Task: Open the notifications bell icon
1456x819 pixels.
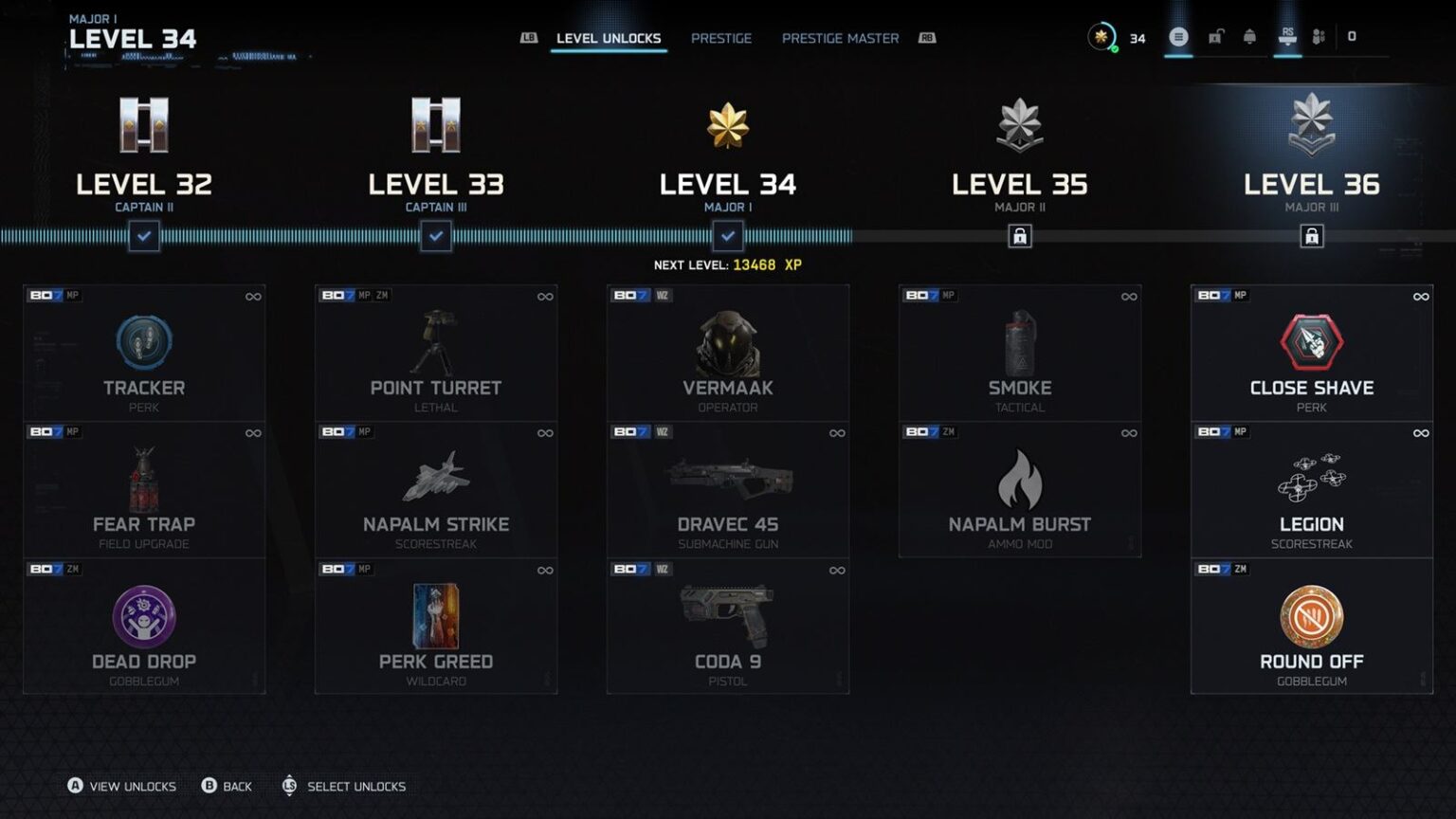Action: (1251, 38)
